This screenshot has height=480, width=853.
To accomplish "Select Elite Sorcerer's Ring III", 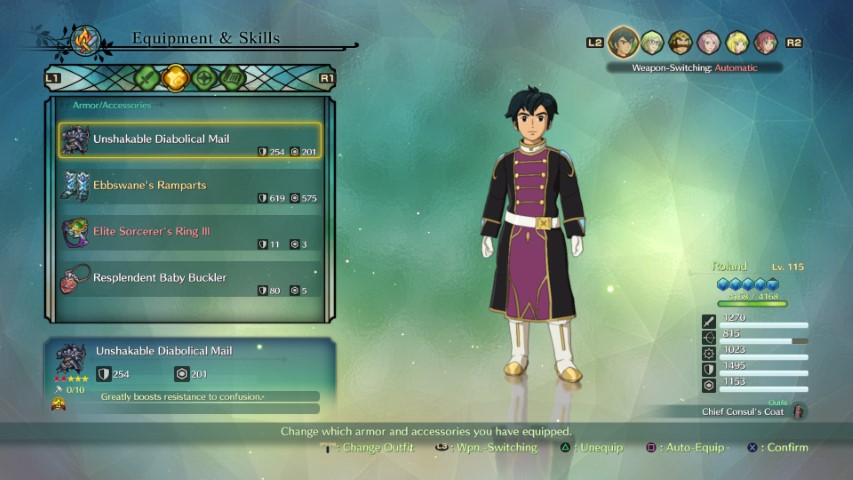I will point(190,233).
